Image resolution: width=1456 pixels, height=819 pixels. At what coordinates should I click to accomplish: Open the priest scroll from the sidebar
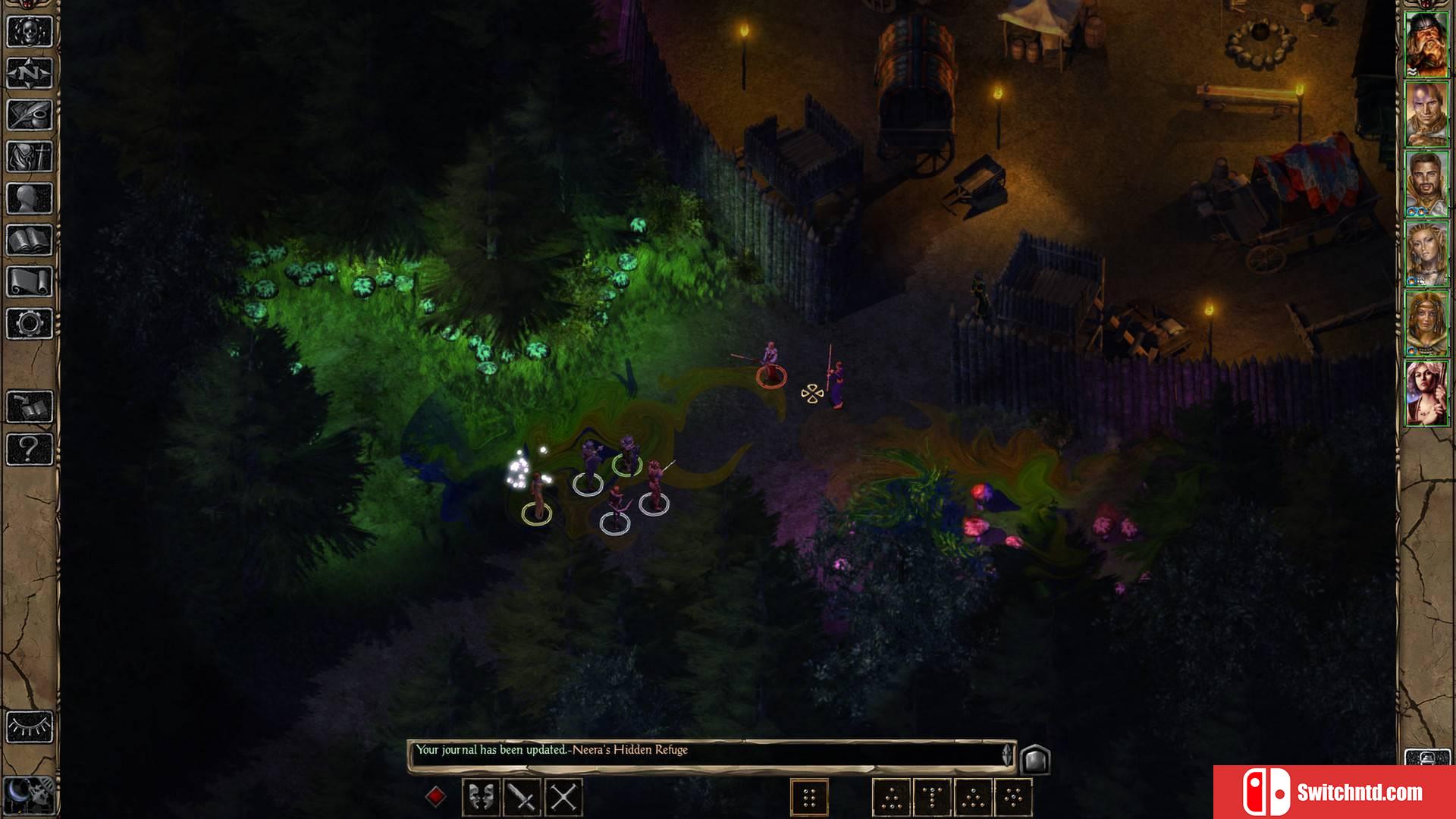pos(30,282)
